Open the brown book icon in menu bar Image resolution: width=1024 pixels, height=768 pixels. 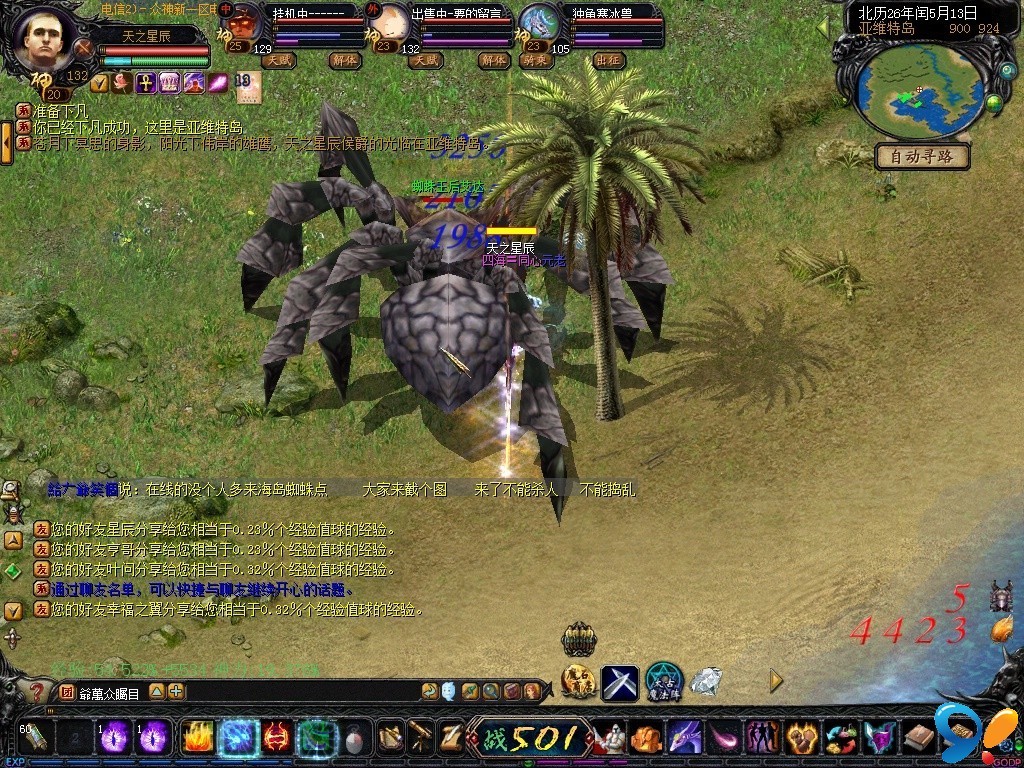[x=918, y=738]
